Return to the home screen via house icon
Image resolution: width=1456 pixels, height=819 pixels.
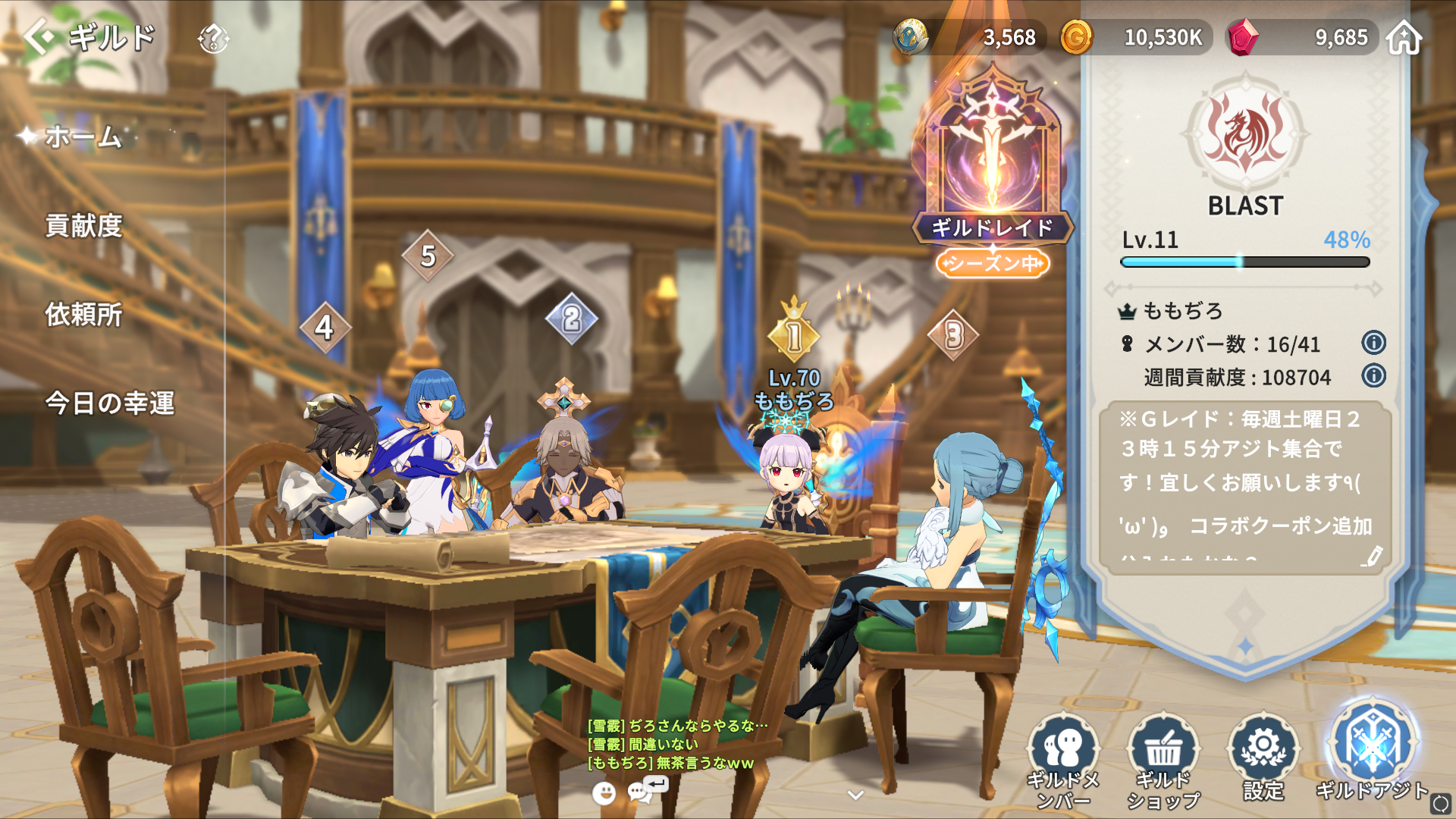coord(1404,38)
